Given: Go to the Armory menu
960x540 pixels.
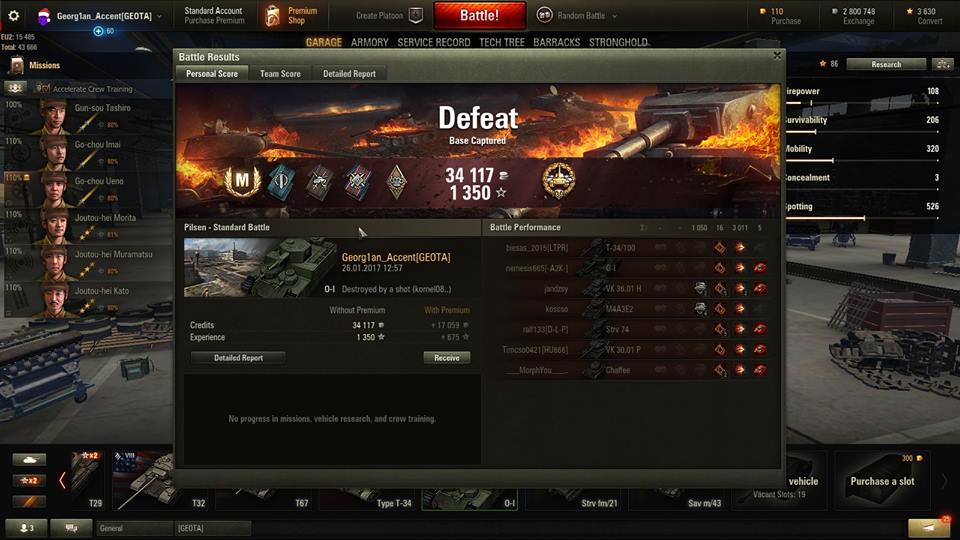Looking at the screenshot, I should coord(369,43).
